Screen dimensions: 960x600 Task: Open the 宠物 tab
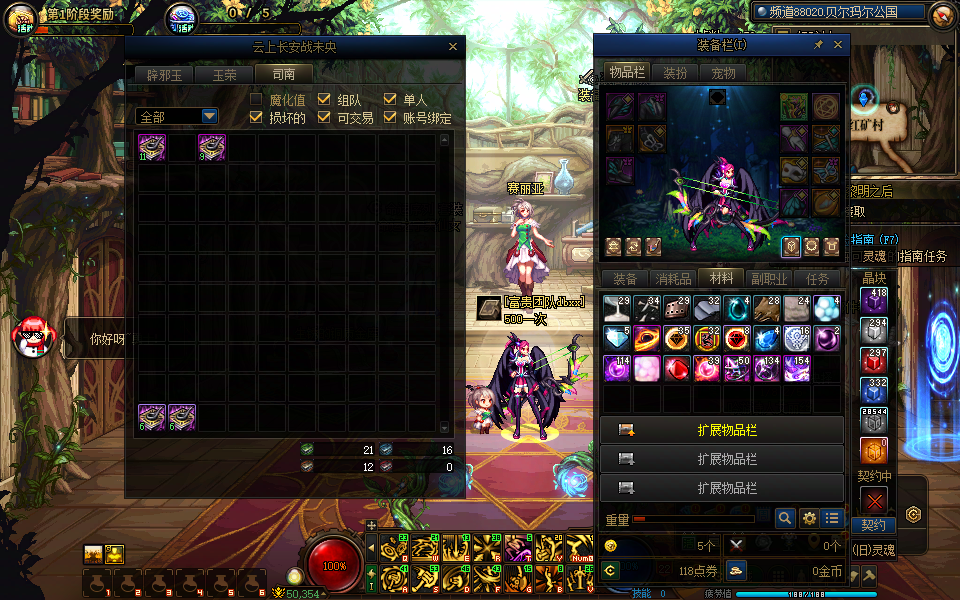(x=723, y=73)
